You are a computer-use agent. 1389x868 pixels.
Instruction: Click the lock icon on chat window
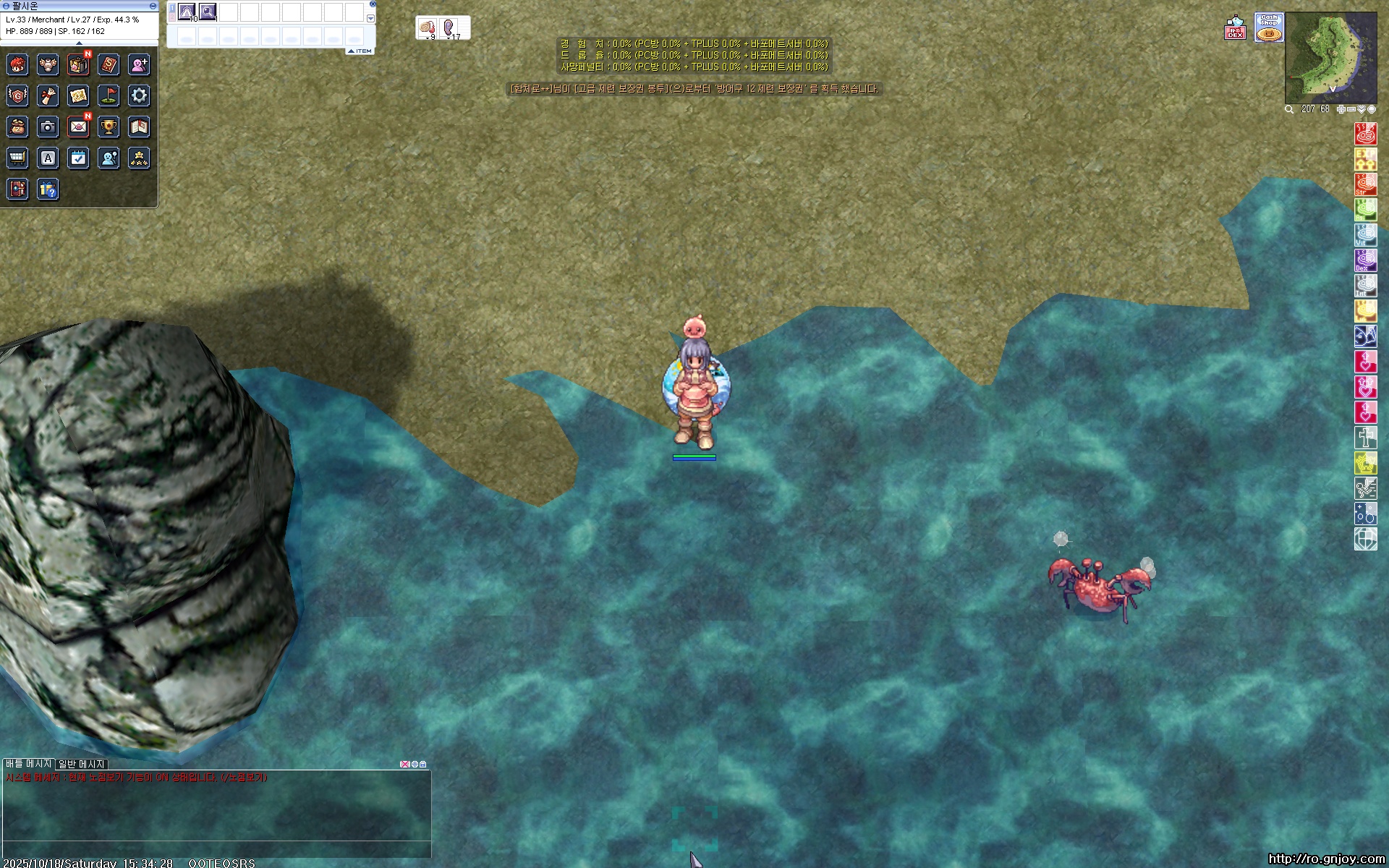(423, 764)
